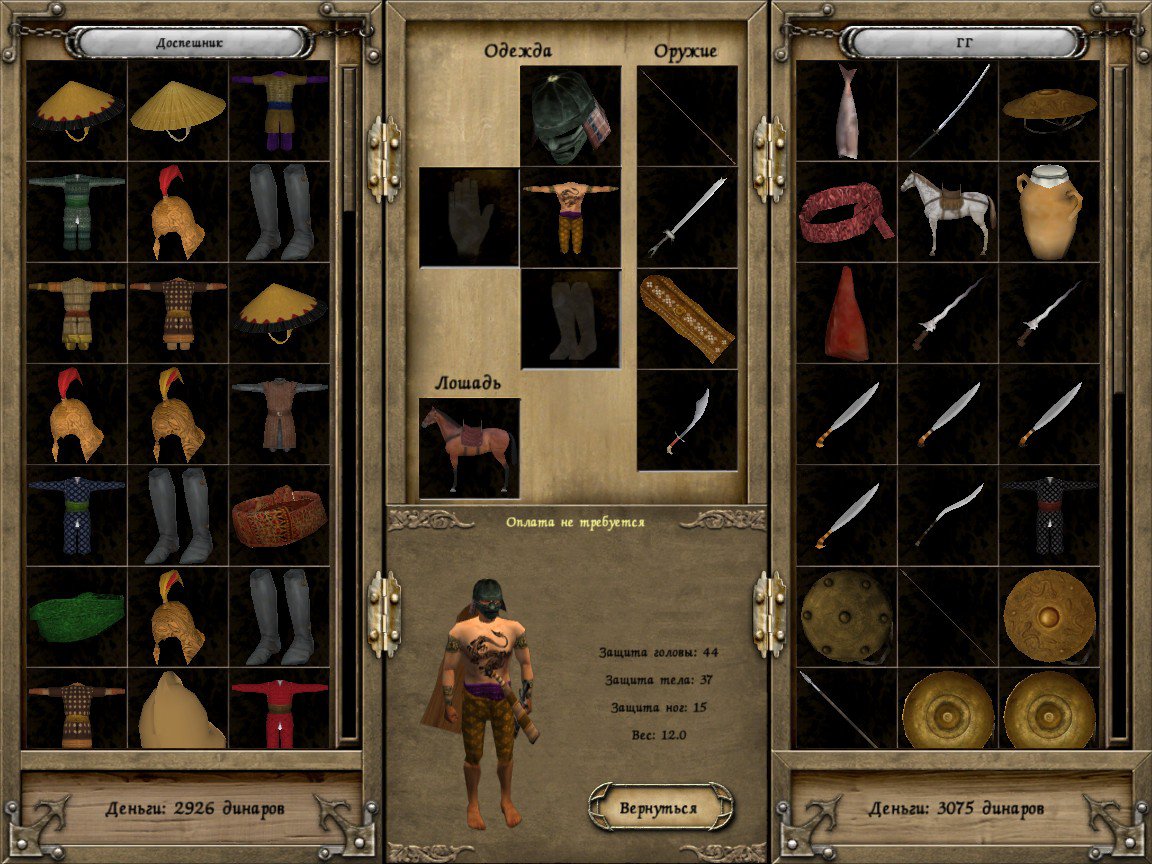Select the fish in the player's inventory
Viewport: 1152px width, 864px height.
click(847, 110)
